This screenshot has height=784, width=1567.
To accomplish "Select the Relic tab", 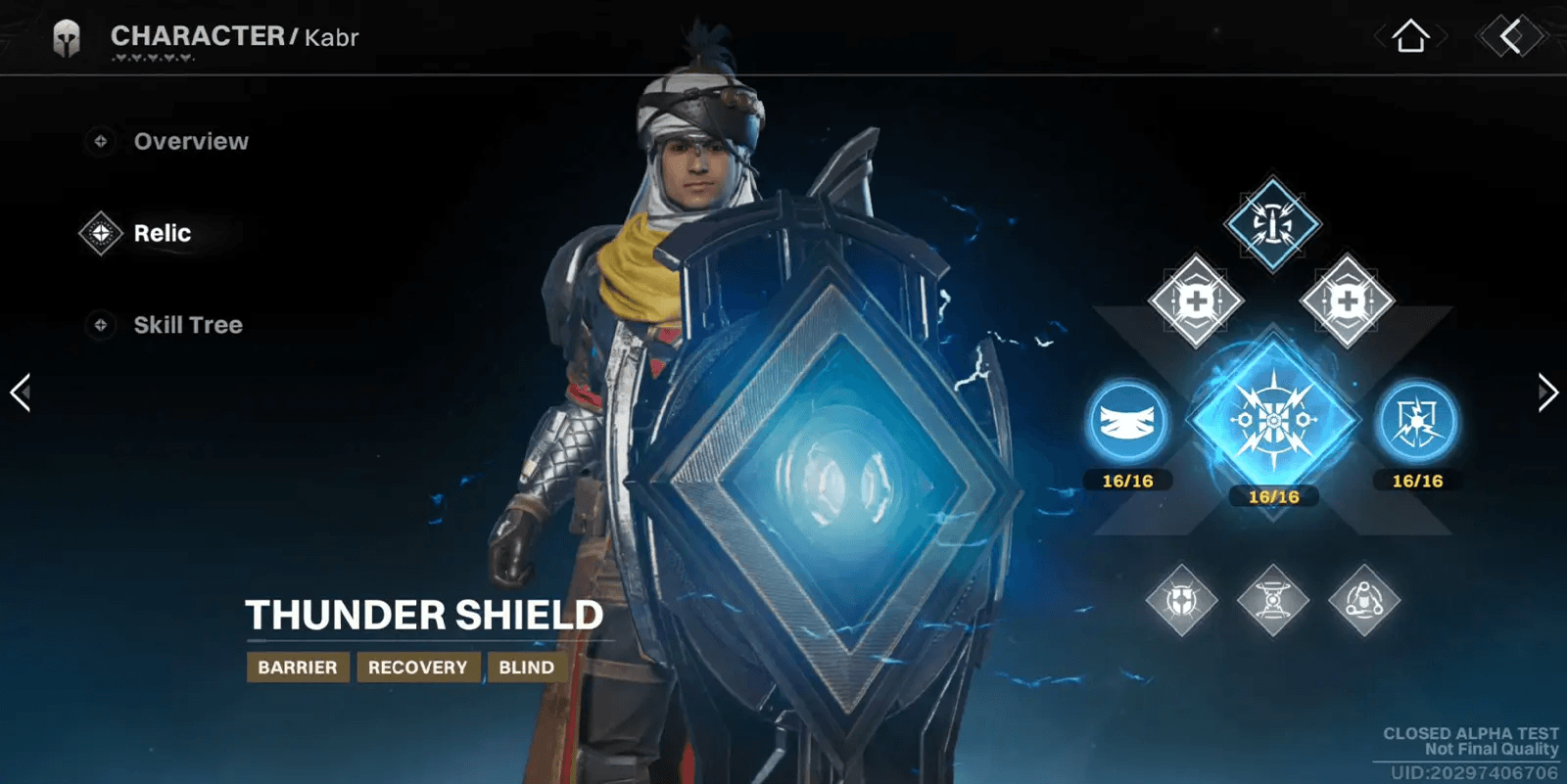I will coord(162,234).
